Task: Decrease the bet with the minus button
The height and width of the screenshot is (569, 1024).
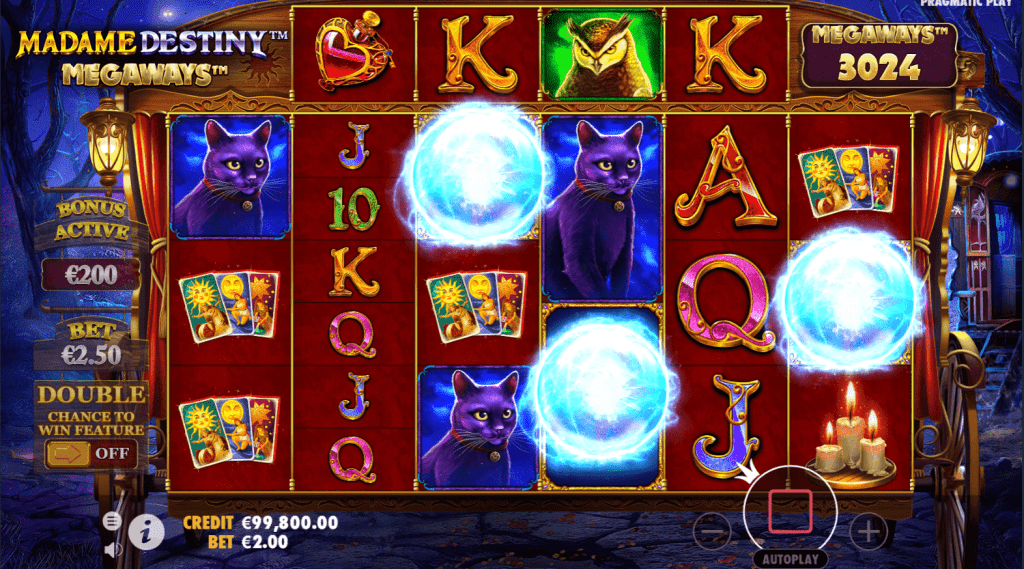Action: pyautogui.click(x=712, y=530)
